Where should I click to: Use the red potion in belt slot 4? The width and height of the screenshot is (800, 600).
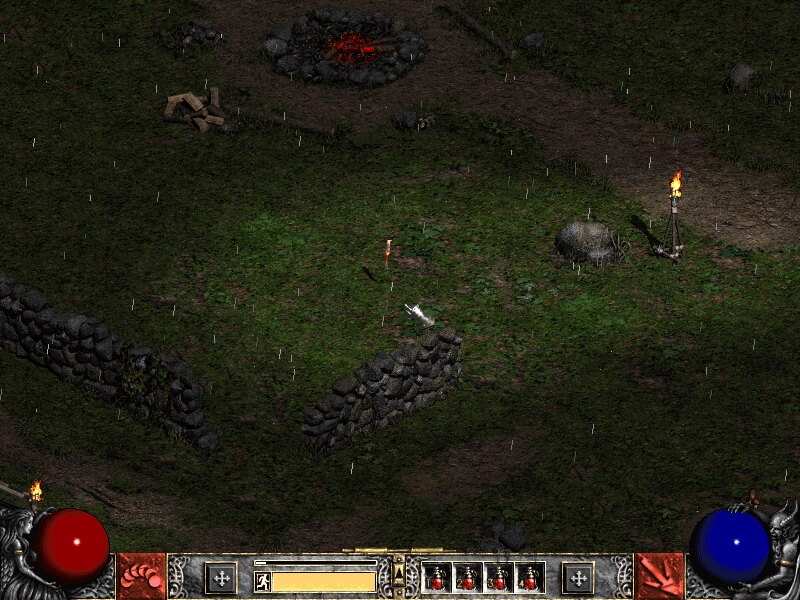click(528, 577)
